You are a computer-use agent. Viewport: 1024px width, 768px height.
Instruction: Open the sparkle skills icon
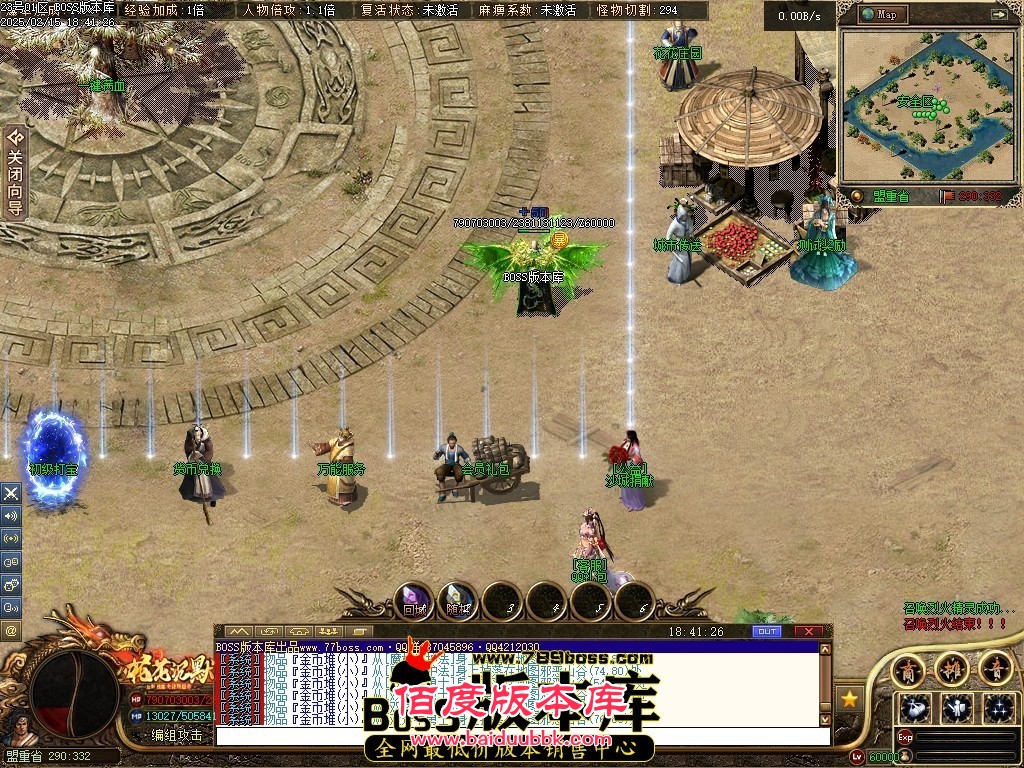(998, 708)
